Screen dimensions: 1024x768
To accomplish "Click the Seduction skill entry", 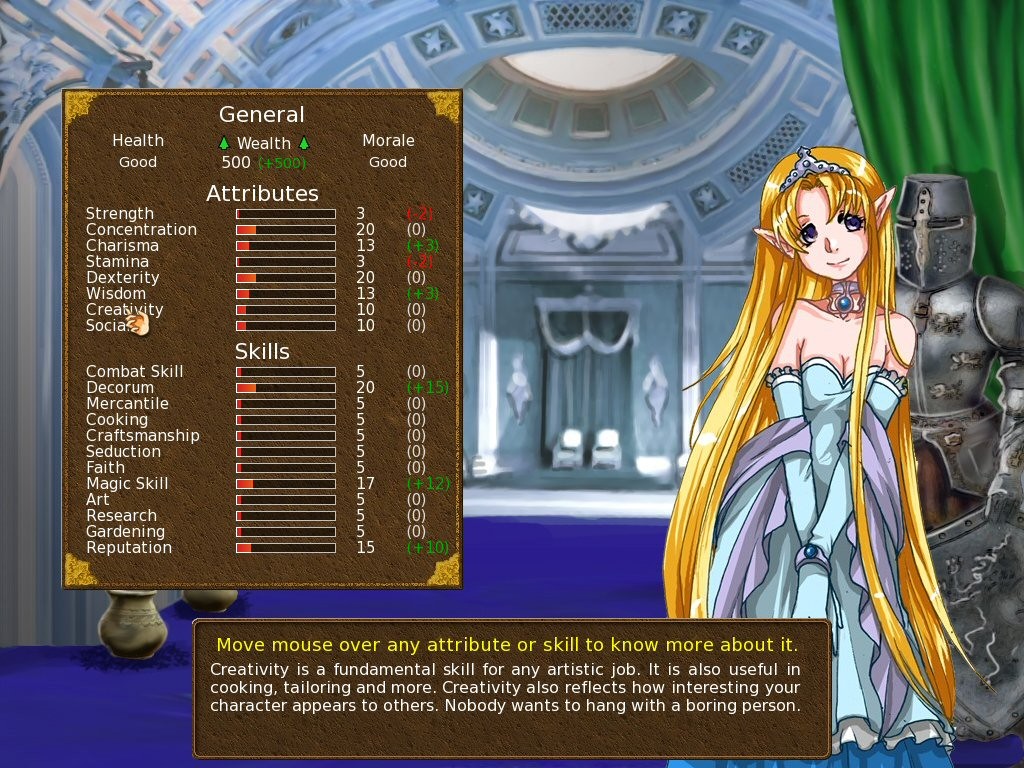I will coord(124,452).
